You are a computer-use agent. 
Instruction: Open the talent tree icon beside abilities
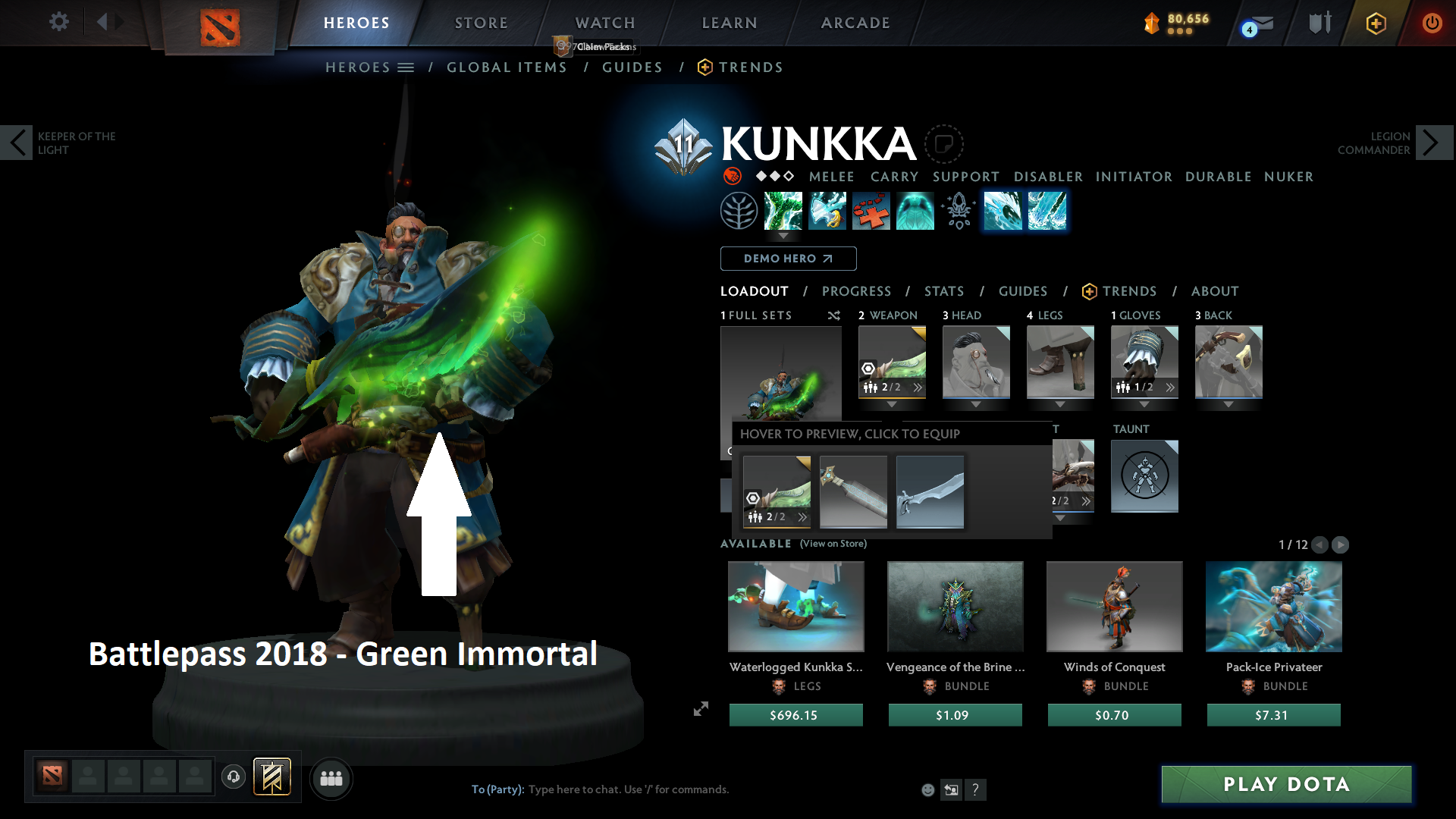pyautogui.click(x=739, y=210)
